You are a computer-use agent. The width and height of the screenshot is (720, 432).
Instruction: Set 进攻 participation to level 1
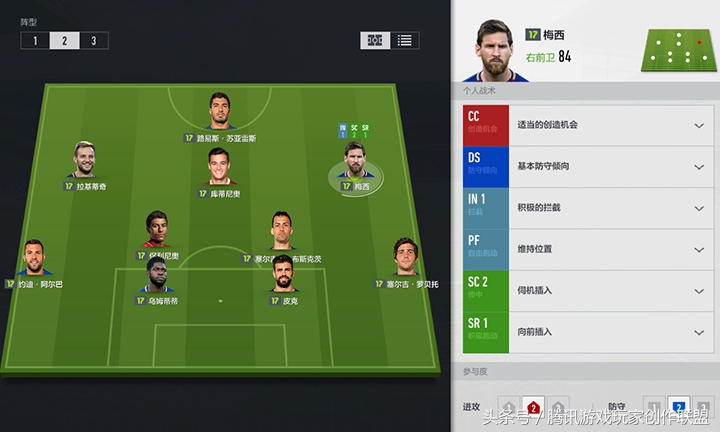(507, 407)
